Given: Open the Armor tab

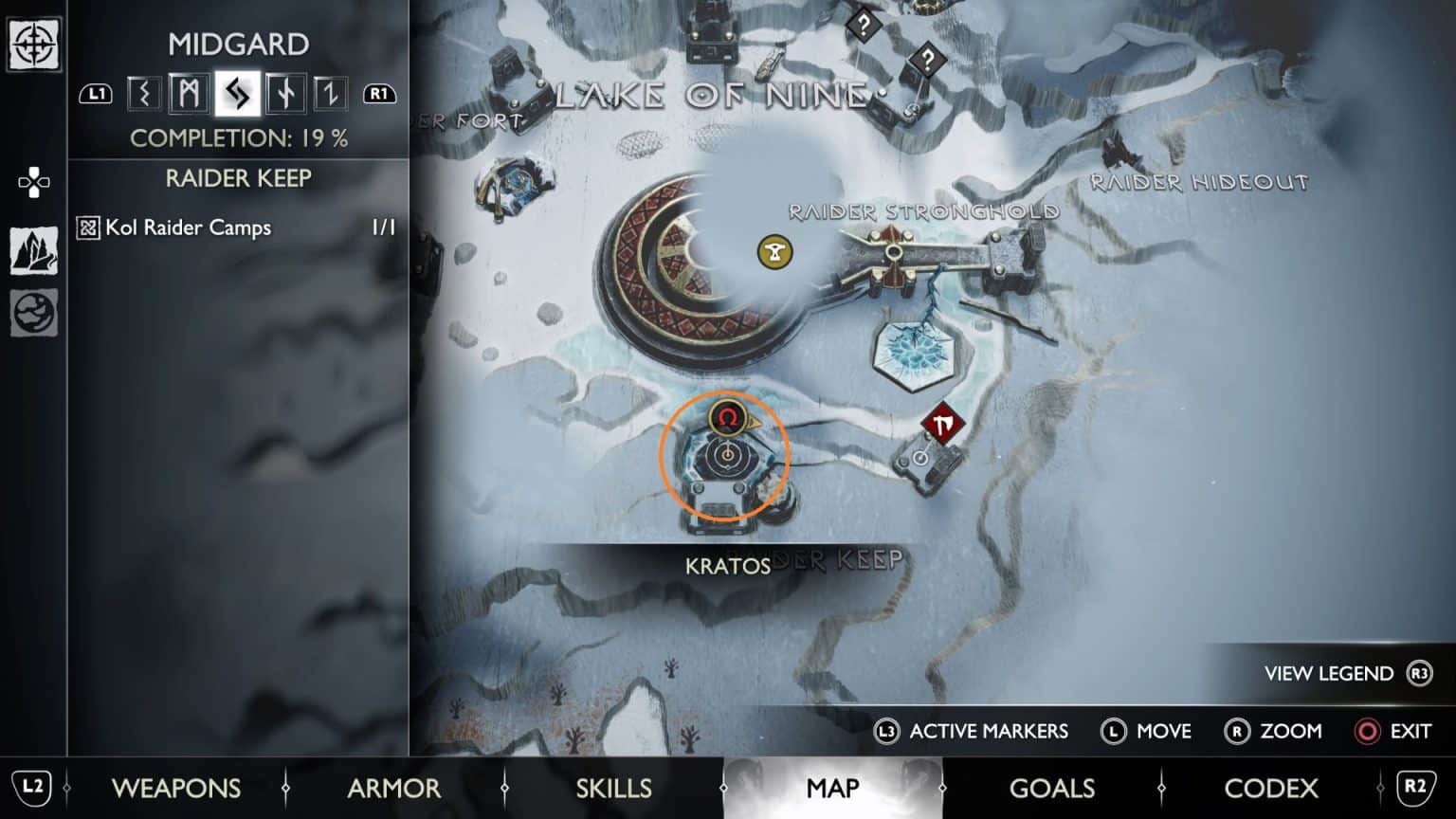Looking at the screenshot, I should (x=393, y=788).
